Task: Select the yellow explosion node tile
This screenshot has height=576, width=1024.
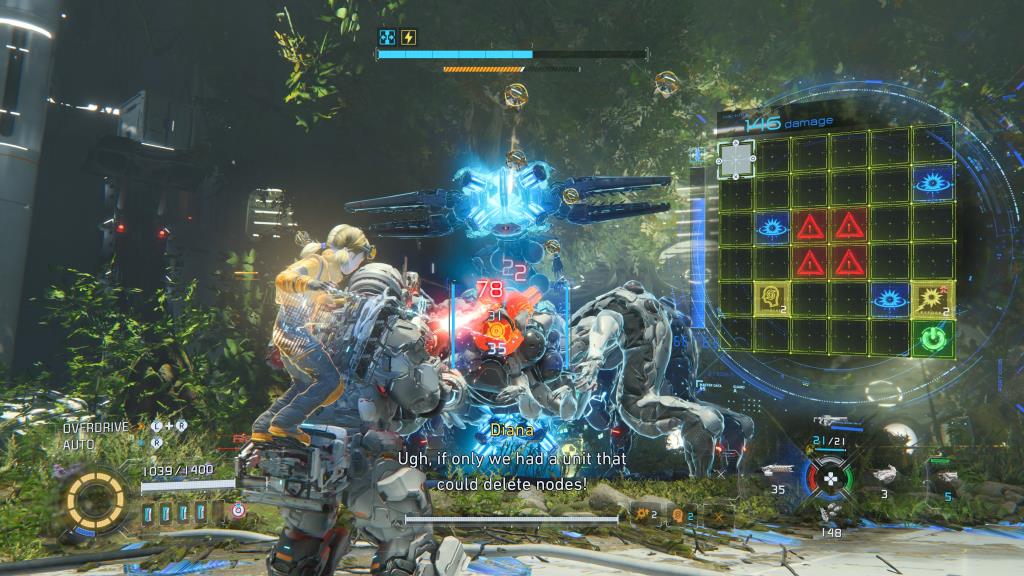Action: (x=932, y=297)
